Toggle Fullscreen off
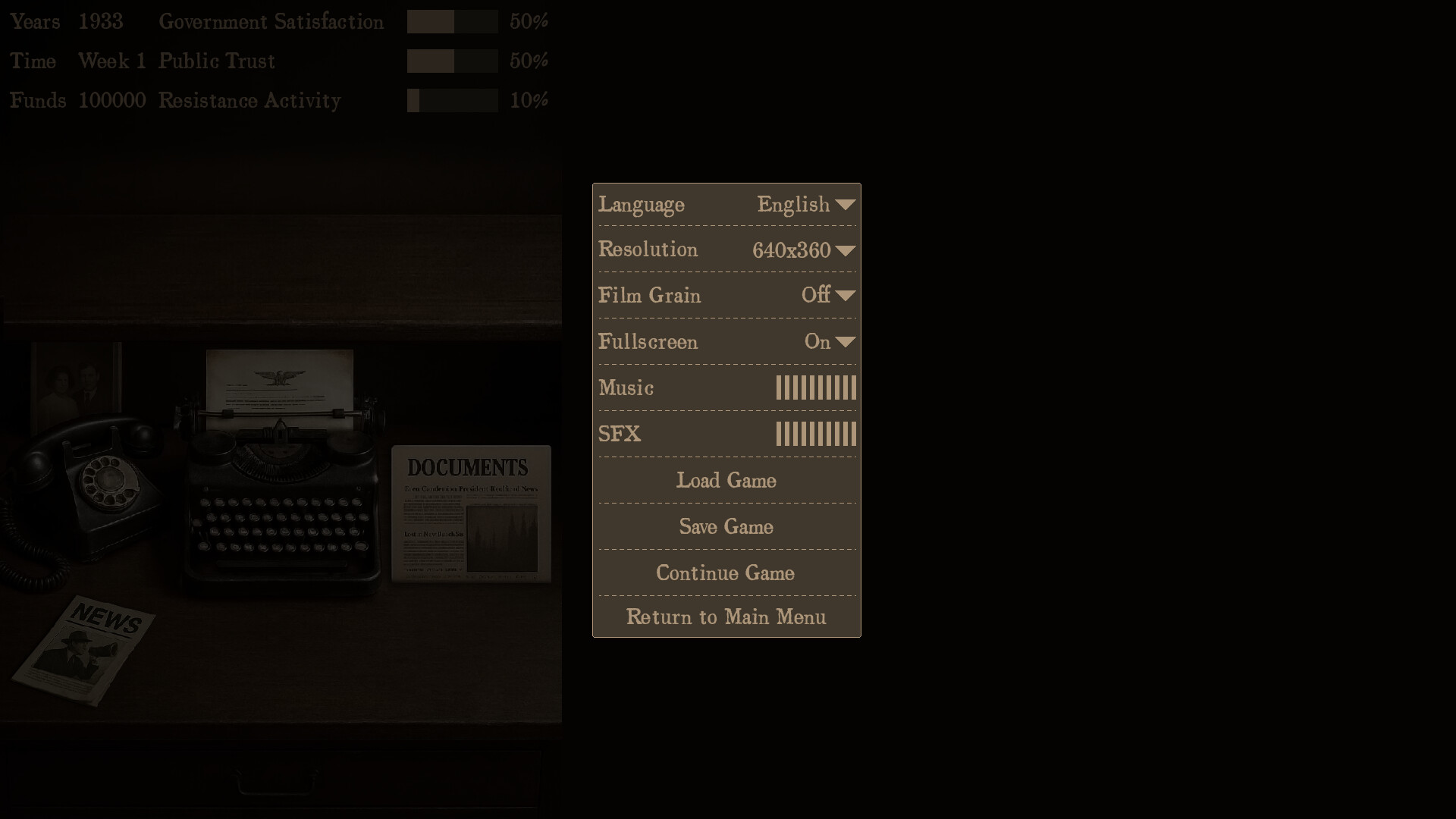 [x=846, y=342]
